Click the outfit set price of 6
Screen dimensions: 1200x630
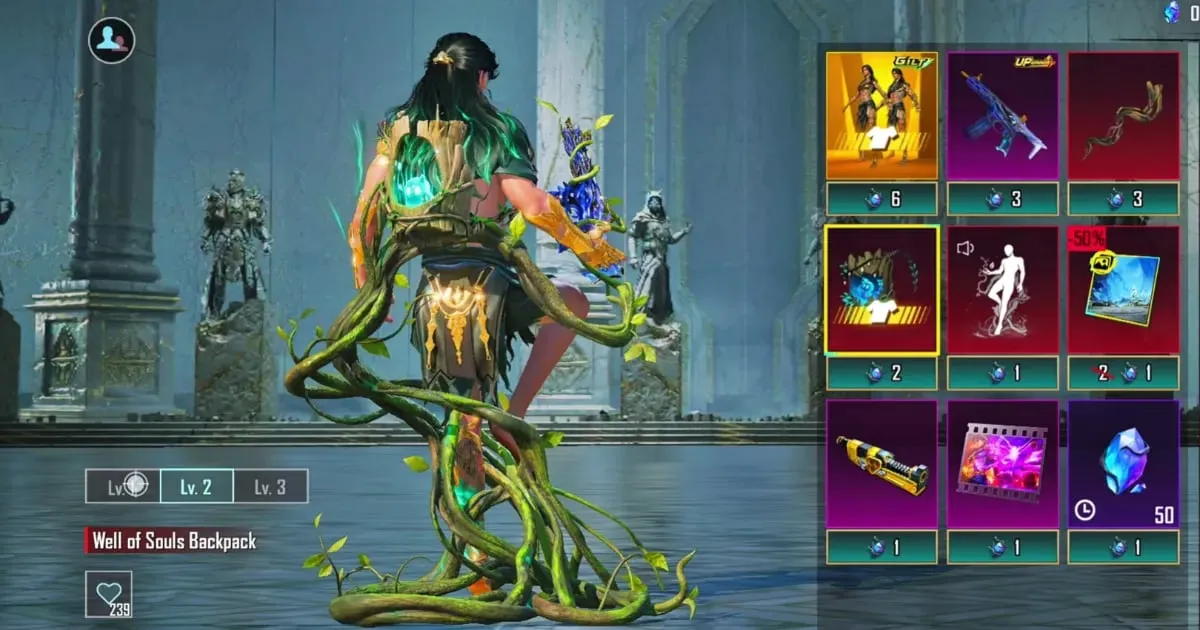pyautogui.click(x=882, y=199)
